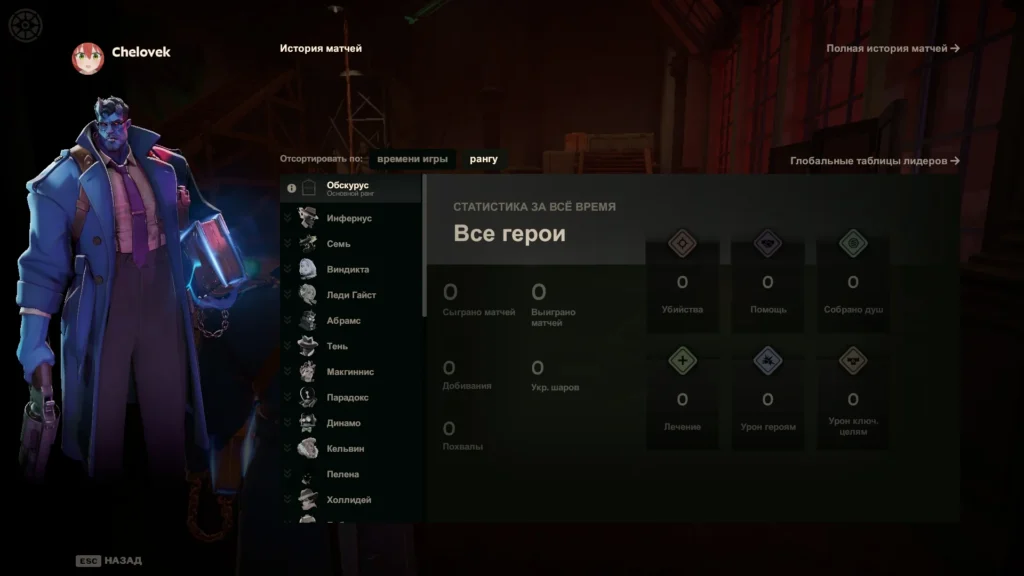Screen dimensions: 1024x576
Task: Select Инфернус in the hero list
Action: 349,218
